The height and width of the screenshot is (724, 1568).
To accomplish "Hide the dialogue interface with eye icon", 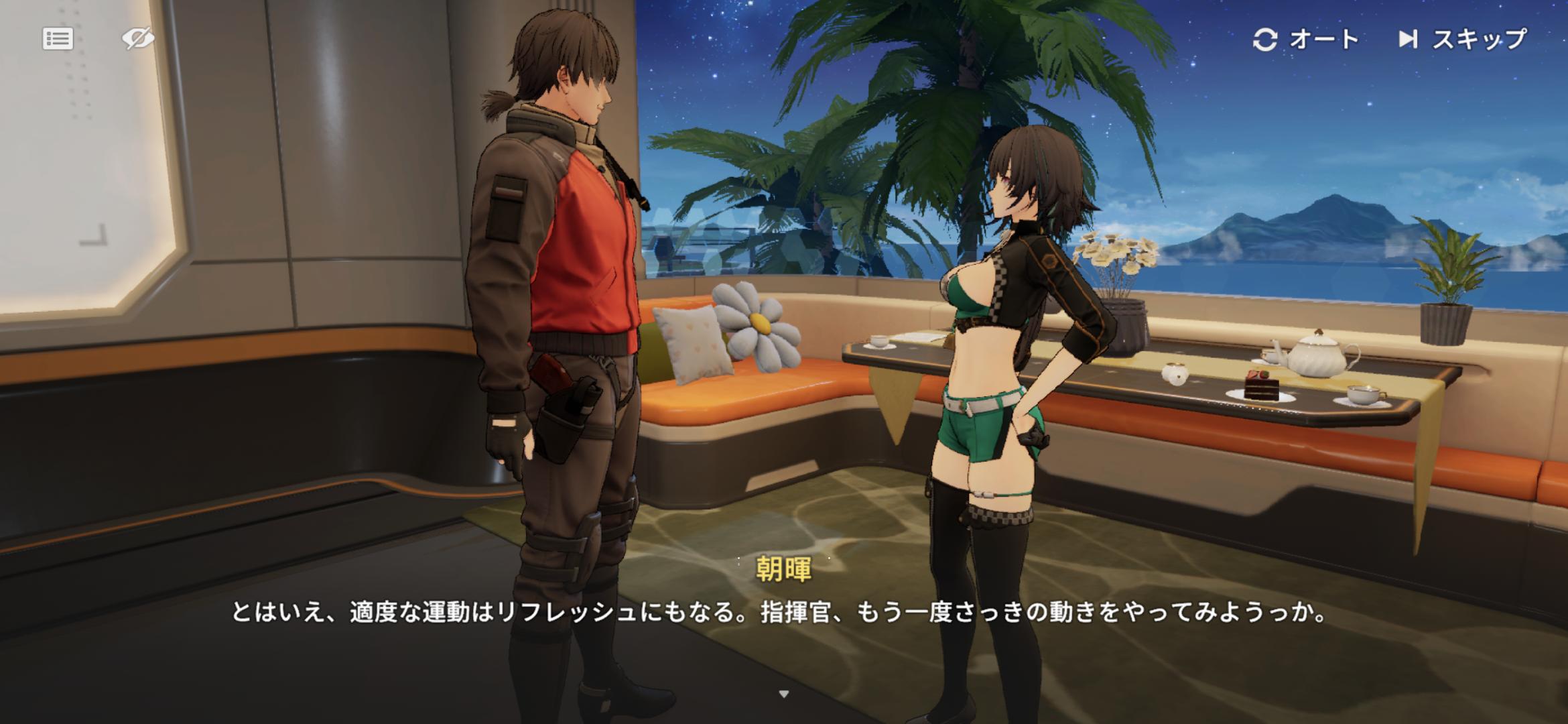I will tap(138, 39).
